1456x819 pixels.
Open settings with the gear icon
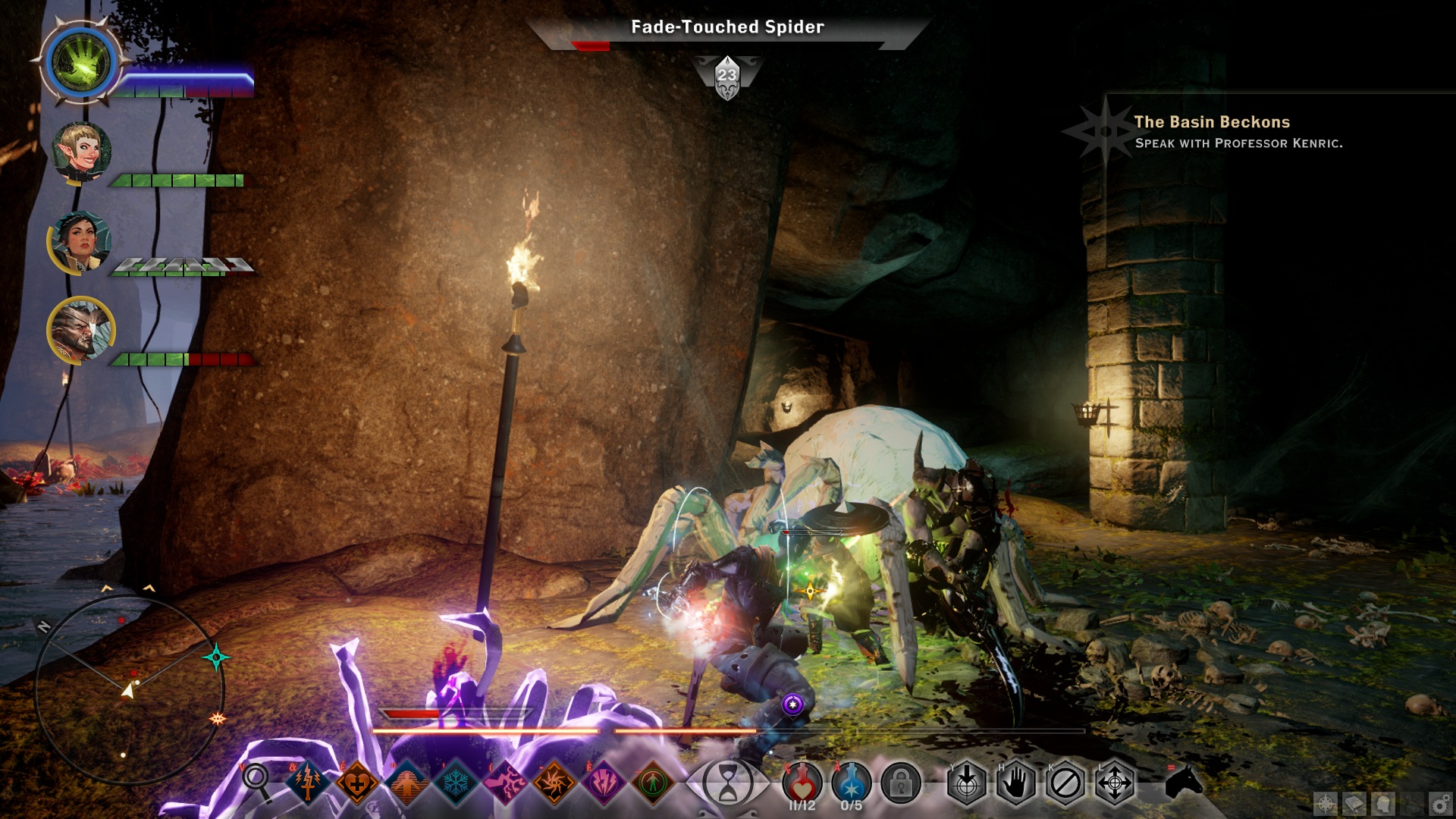coord(1440,803)
